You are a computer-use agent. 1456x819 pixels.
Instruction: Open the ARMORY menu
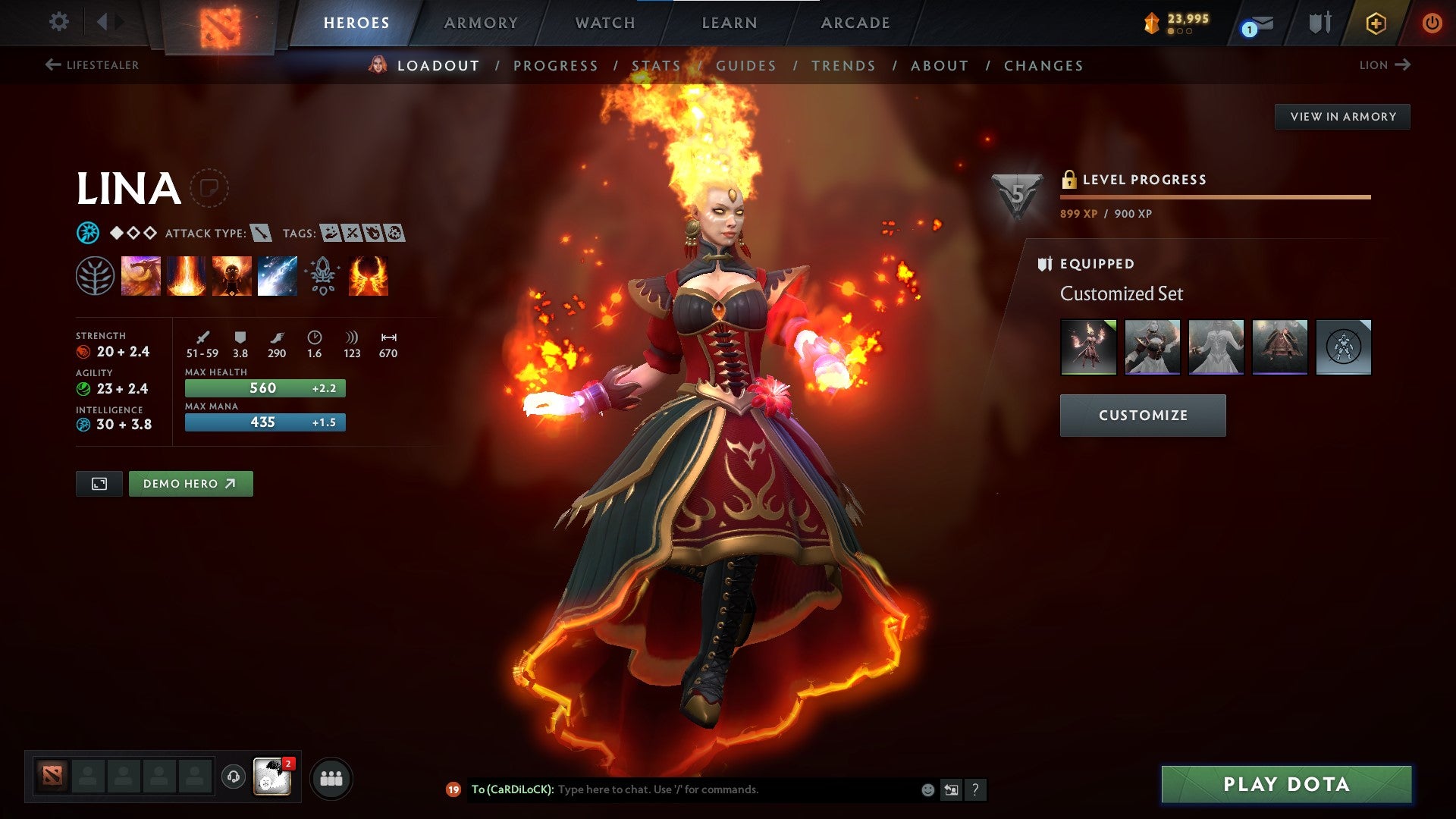tap(481, 23)
